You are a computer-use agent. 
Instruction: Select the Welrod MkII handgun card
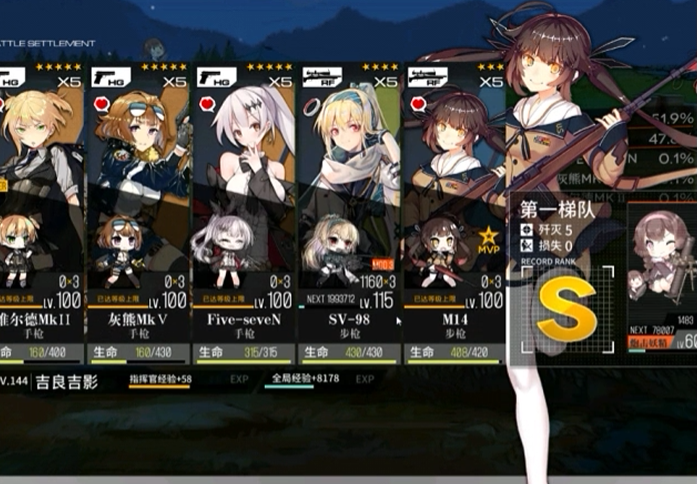(x=40, y=210)
